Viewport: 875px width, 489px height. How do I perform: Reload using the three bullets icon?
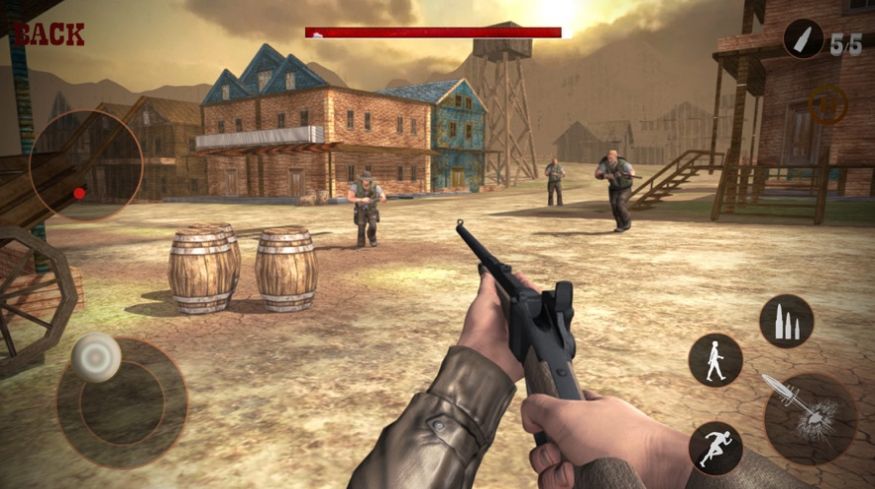tap(786, 321)
